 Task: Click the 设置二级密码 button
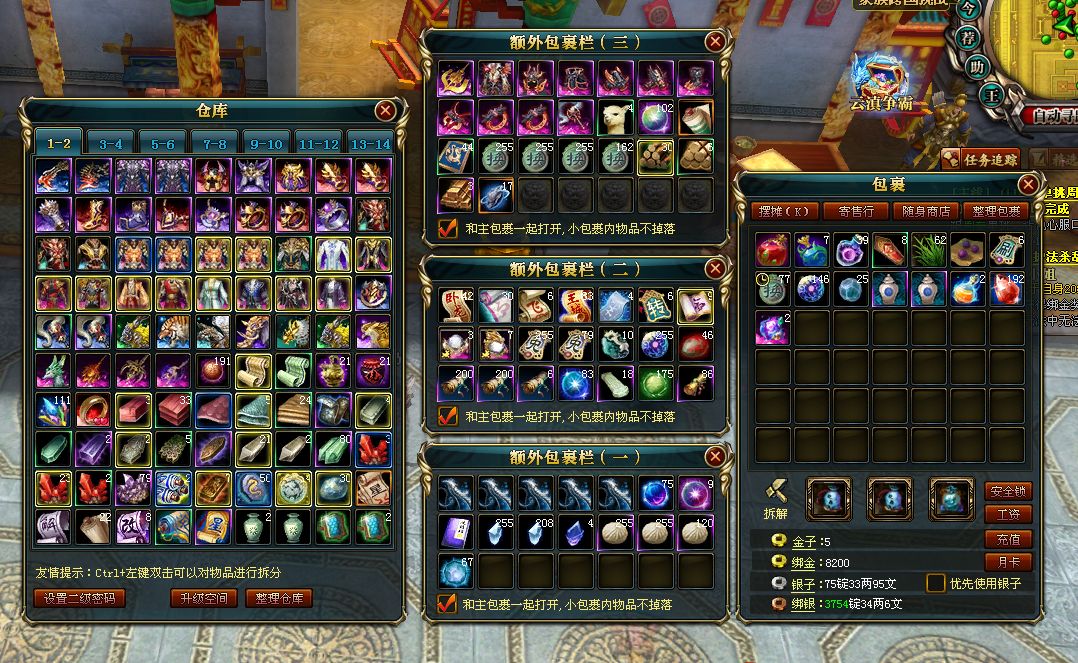click(80, 598)
